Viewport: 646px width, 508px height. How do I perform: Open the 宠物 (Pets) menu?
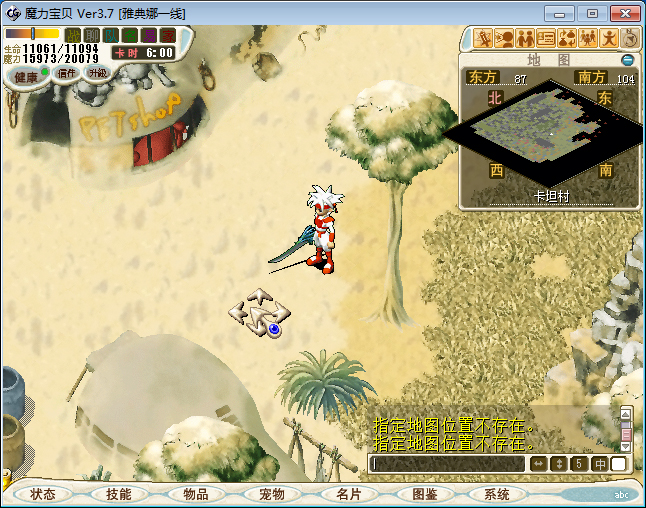pos(272,494)
